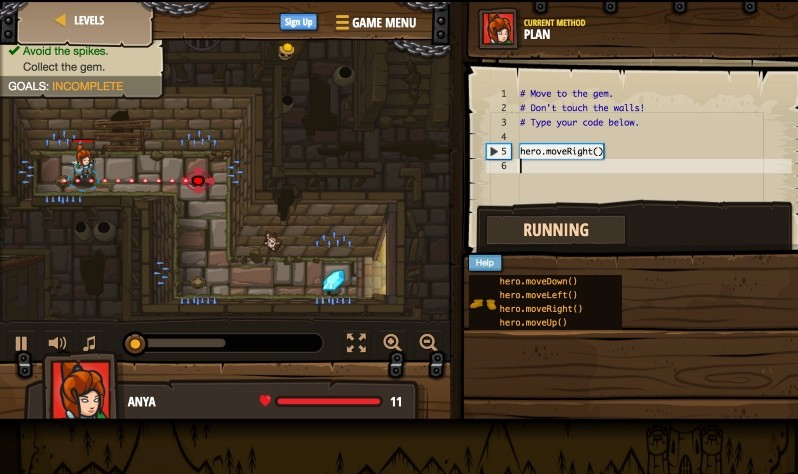The image size is (798, 474).
Task: Click the Running button
Action: (x=555, y=230)
